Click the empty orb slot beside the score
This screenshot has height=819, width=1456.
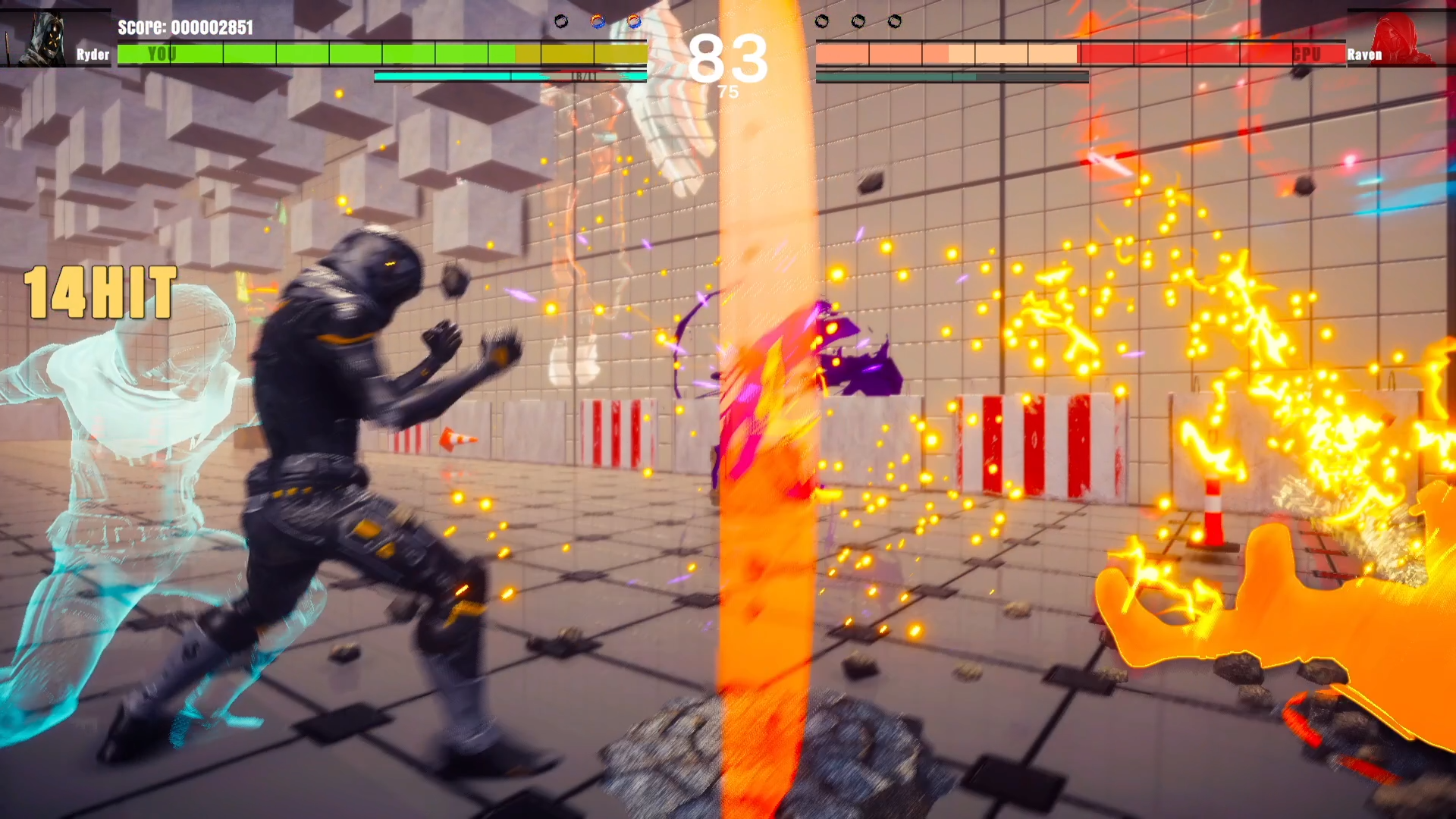[x=562, y=21]
